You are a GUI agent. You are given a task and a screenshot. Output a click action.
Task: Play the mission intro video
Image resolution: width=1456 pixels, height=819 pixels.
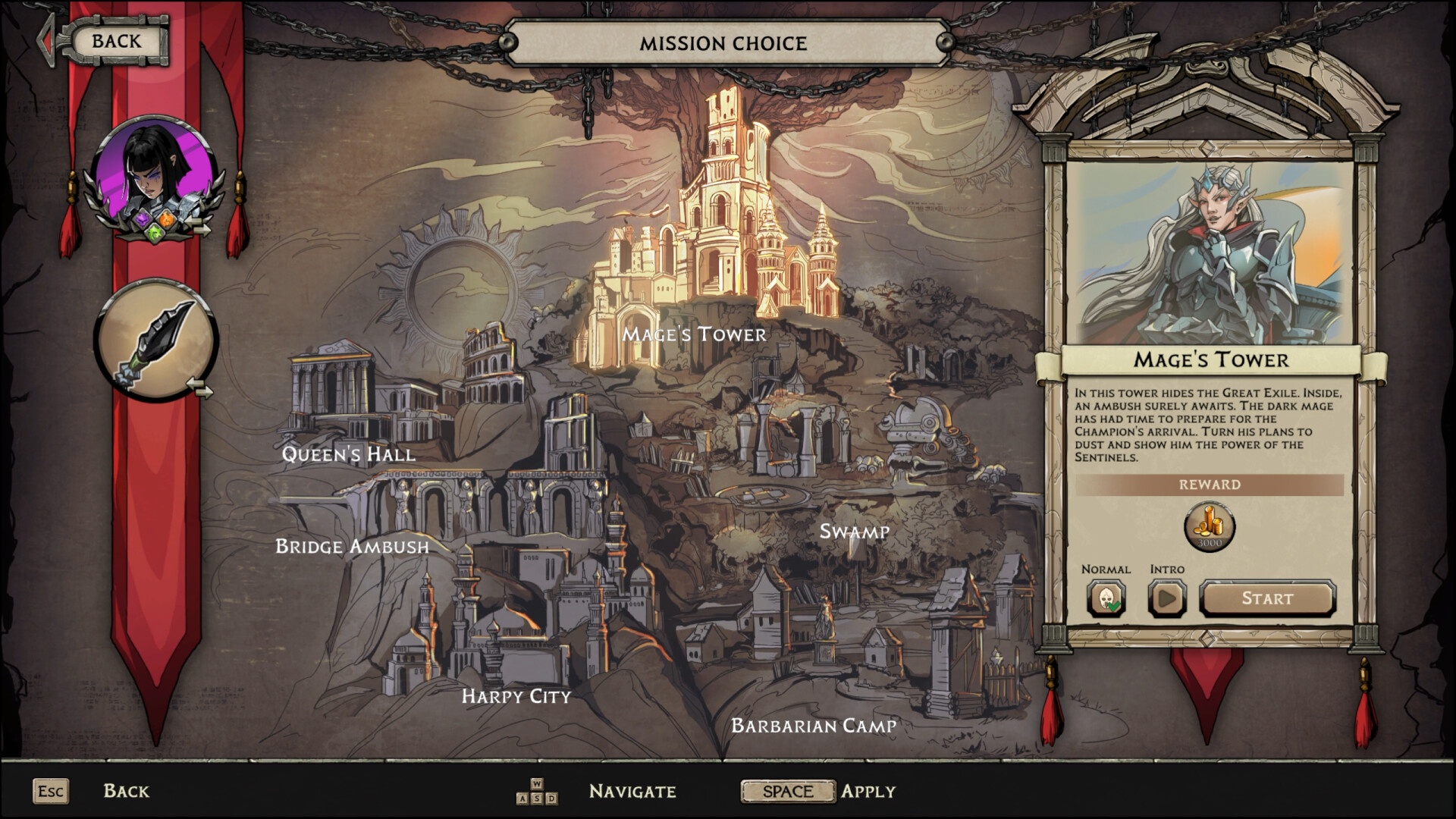[1166, 598]
